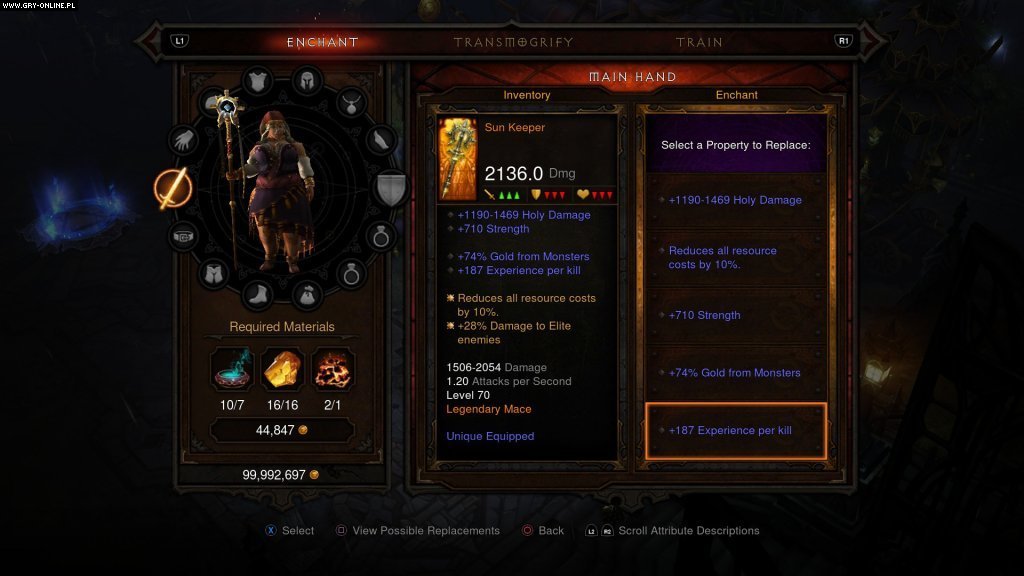
Task: Switch to the Transmogrify tab
Action: click(x=512, y=42)
